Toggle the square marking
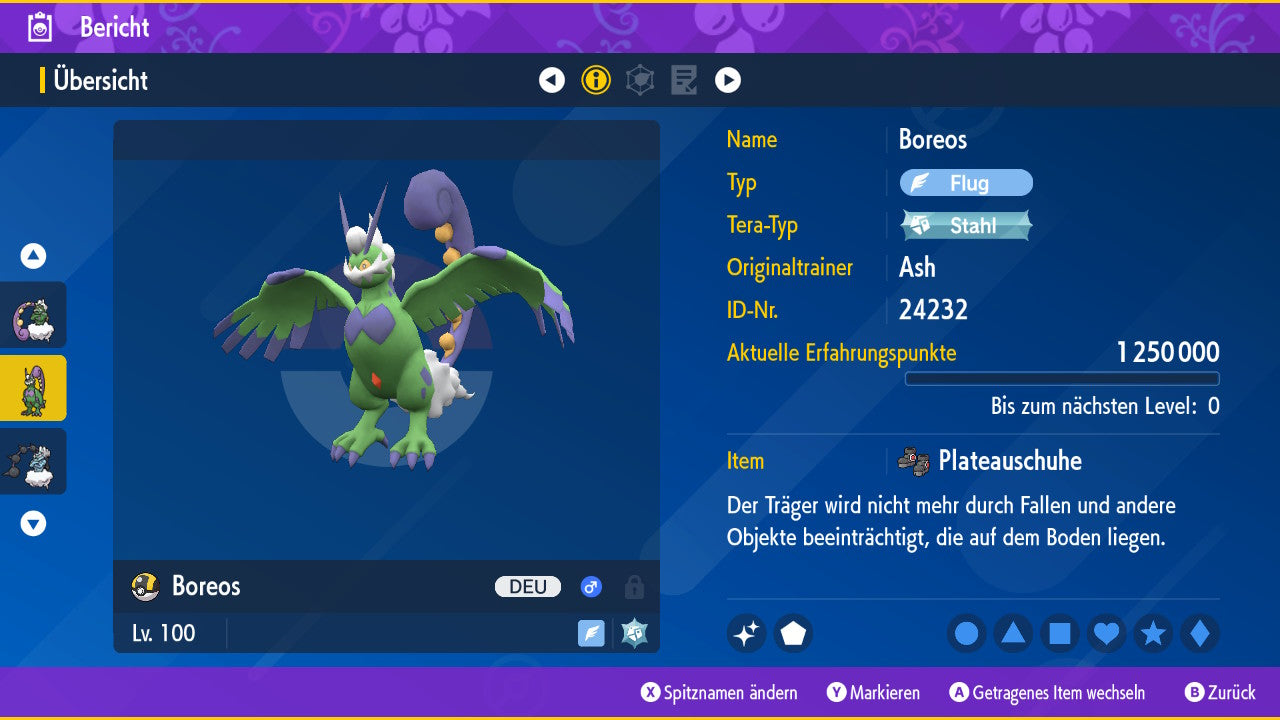Viewport: 1280px width, 720px height. [x=1060, y=633]
